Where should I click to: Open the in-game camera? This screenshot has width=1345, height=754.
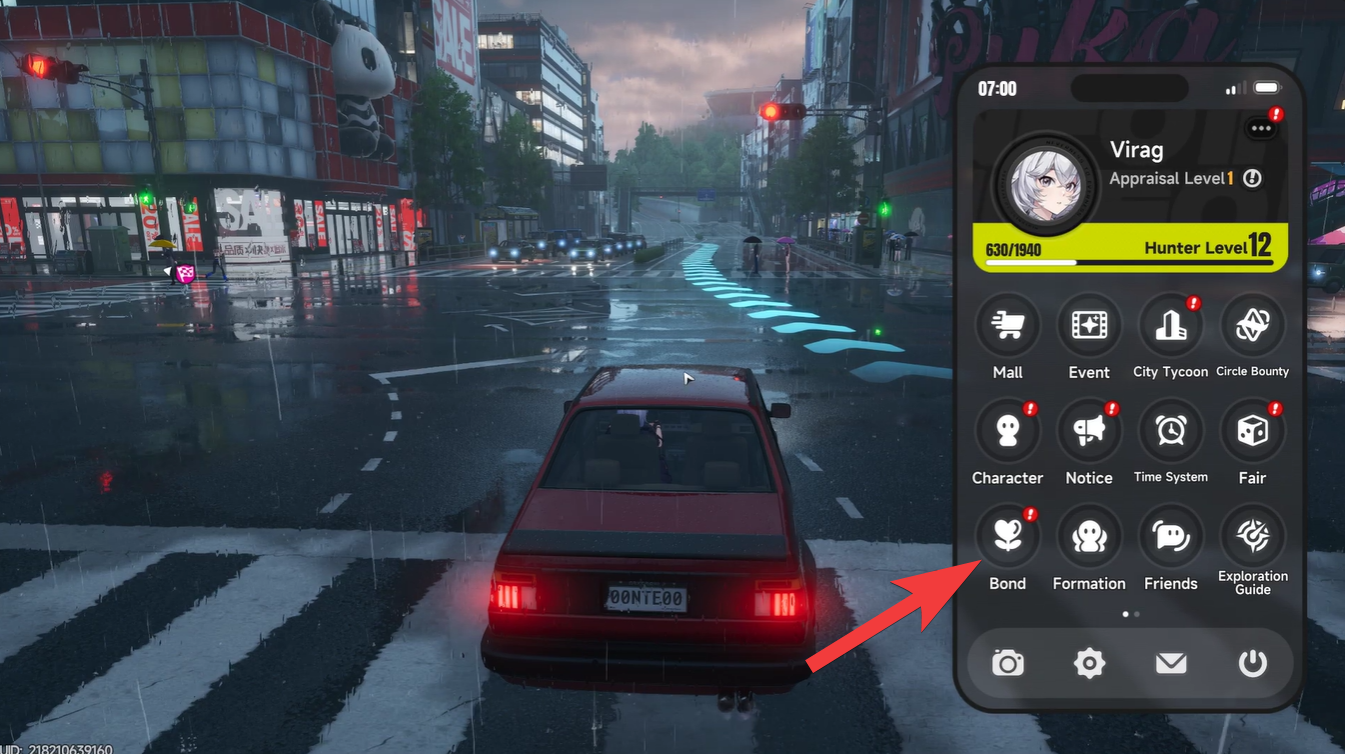coord(1007,663)
